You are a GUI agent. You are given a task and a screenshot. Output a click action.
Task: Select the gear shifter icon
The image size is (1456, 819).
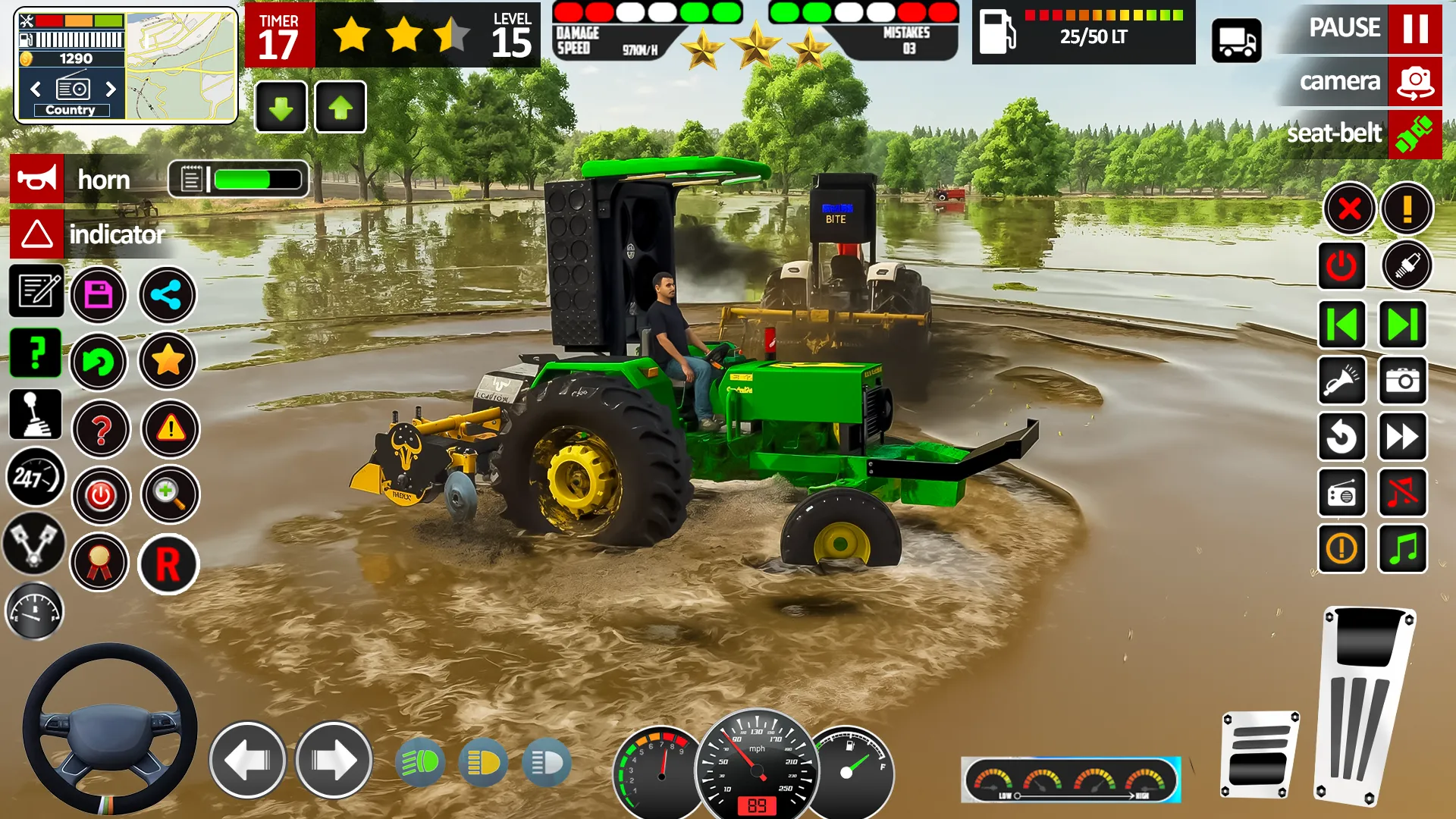click(x=36, y=416)
